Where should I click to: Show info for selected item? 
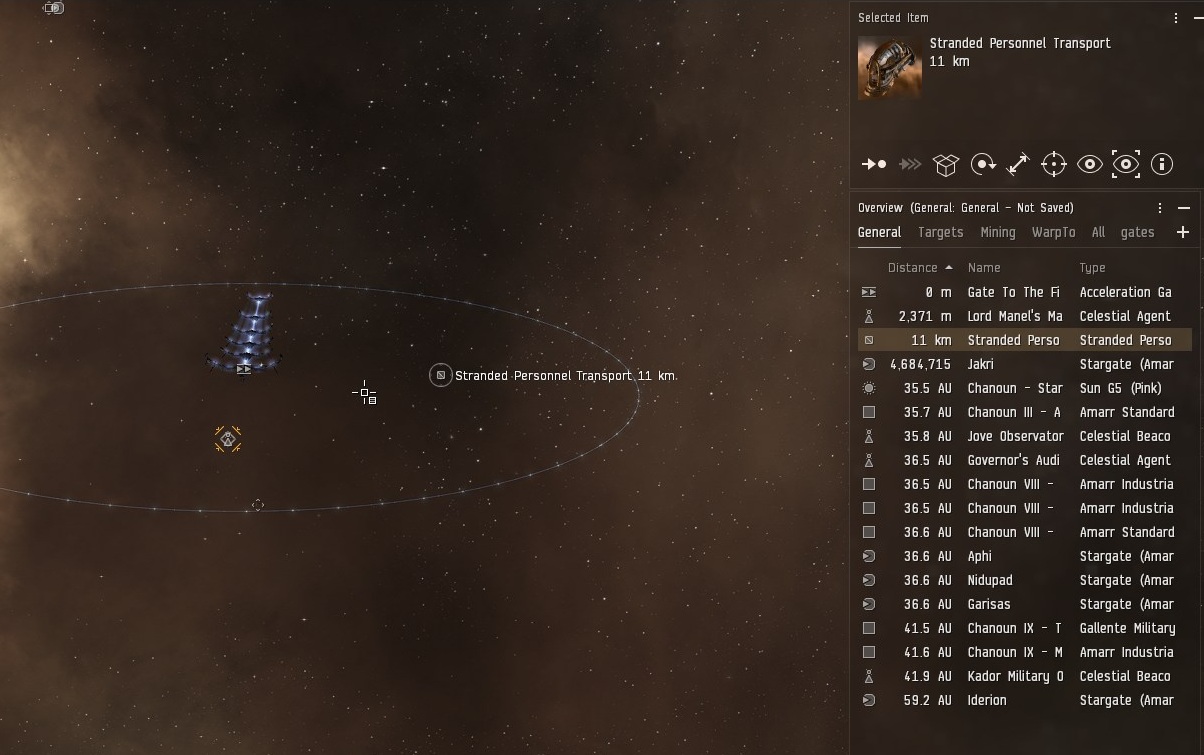[x=1162, y=164]
